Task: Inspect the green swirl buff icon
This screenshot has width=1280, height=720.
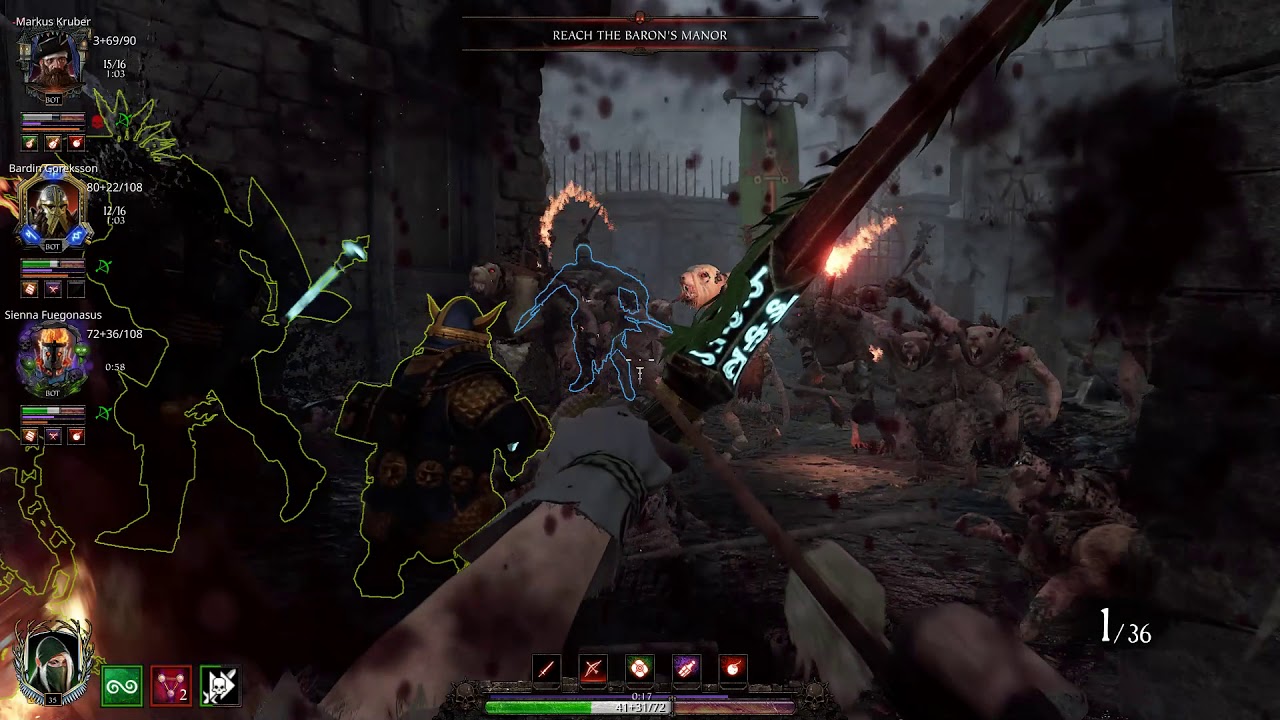Action: point(122,687)
